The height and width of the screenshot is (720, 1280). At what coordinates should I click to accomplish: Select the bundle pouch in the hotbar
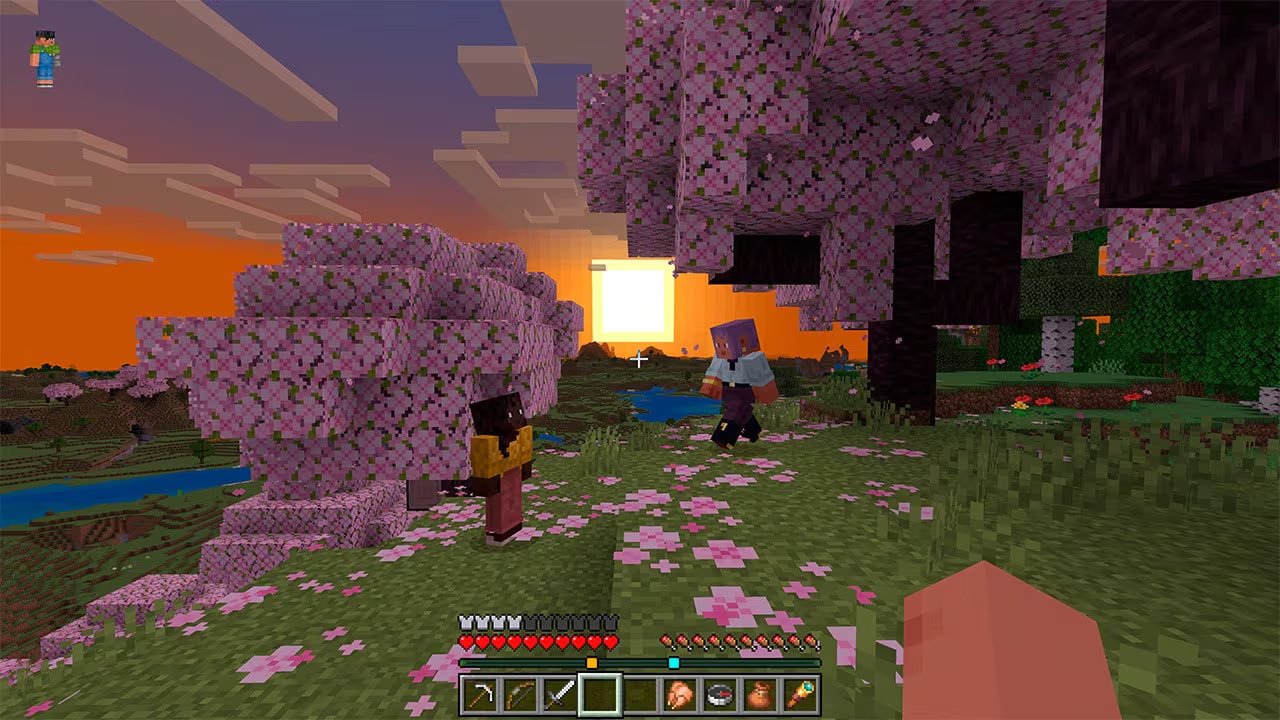pyautogui.click(x=760, y=694)
